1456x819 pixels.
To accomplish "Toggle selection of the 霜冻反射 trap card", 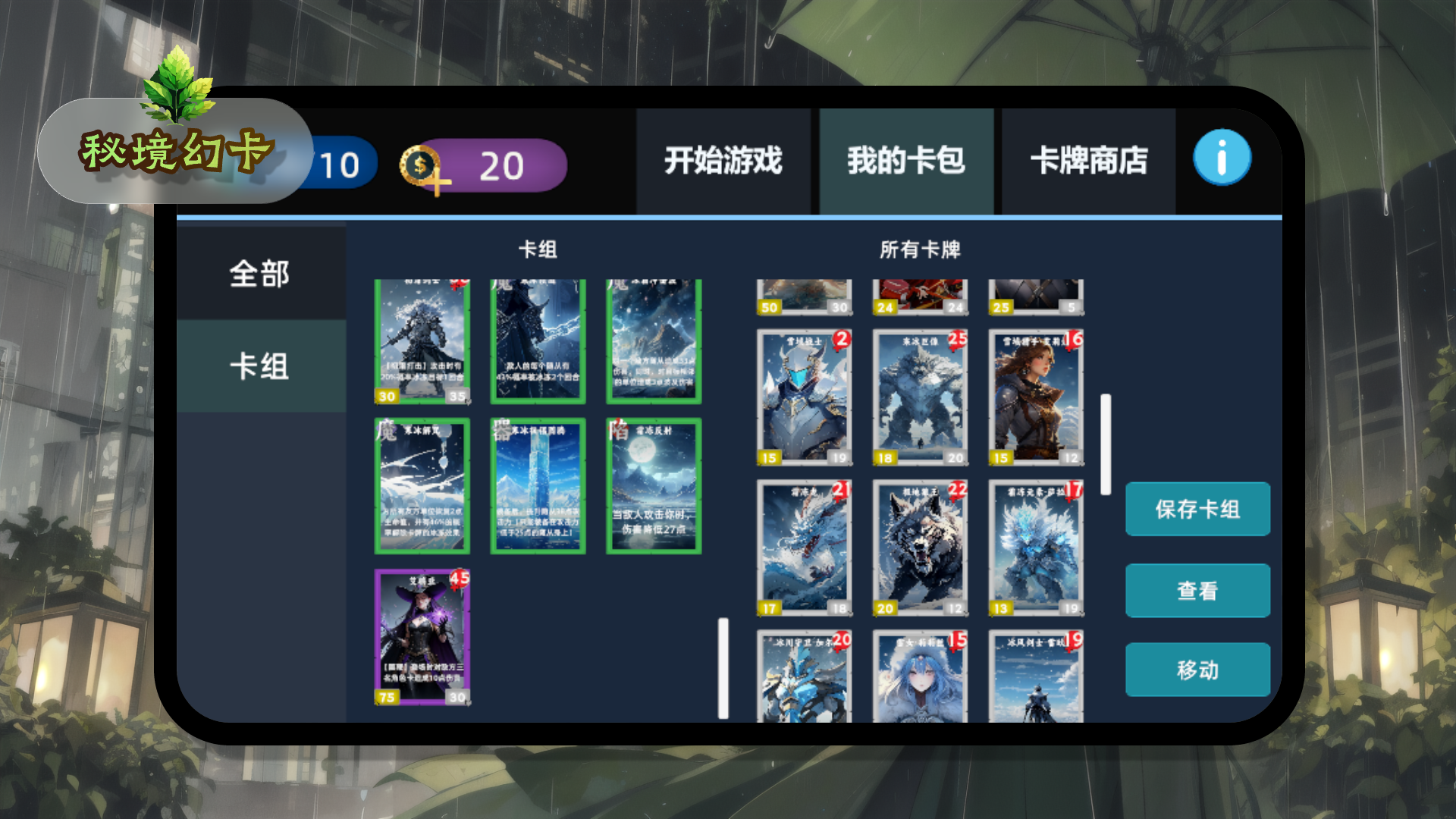I will pyautogui.click(x=653, y=485).
